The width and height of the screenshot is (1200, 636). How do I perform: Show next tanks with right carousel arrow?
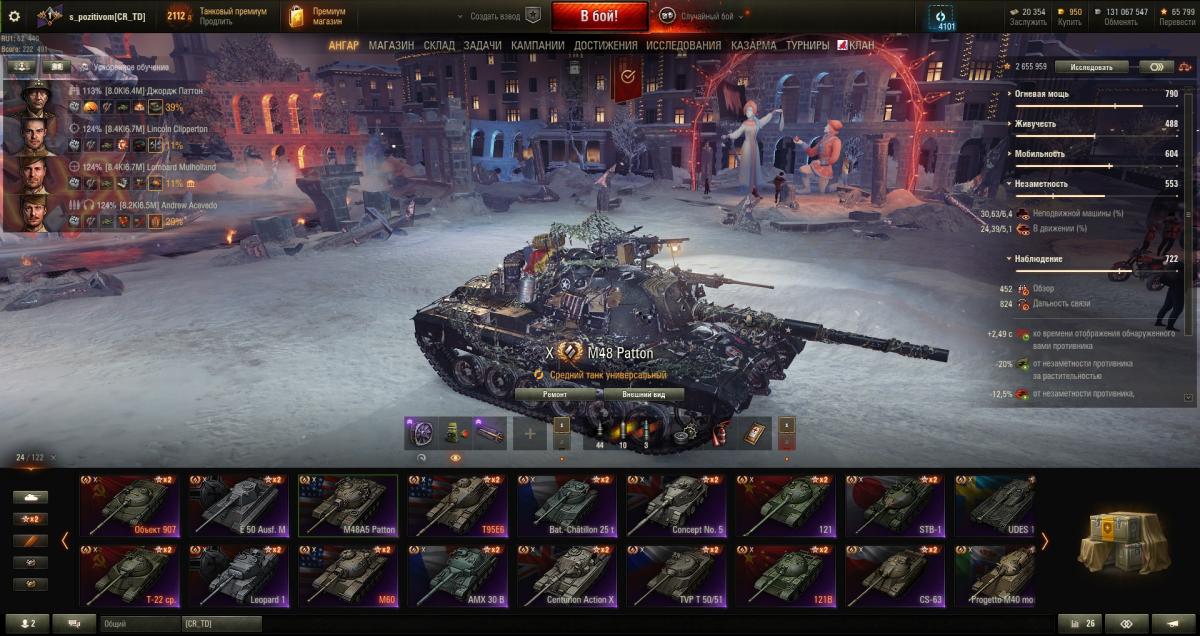1045,541
